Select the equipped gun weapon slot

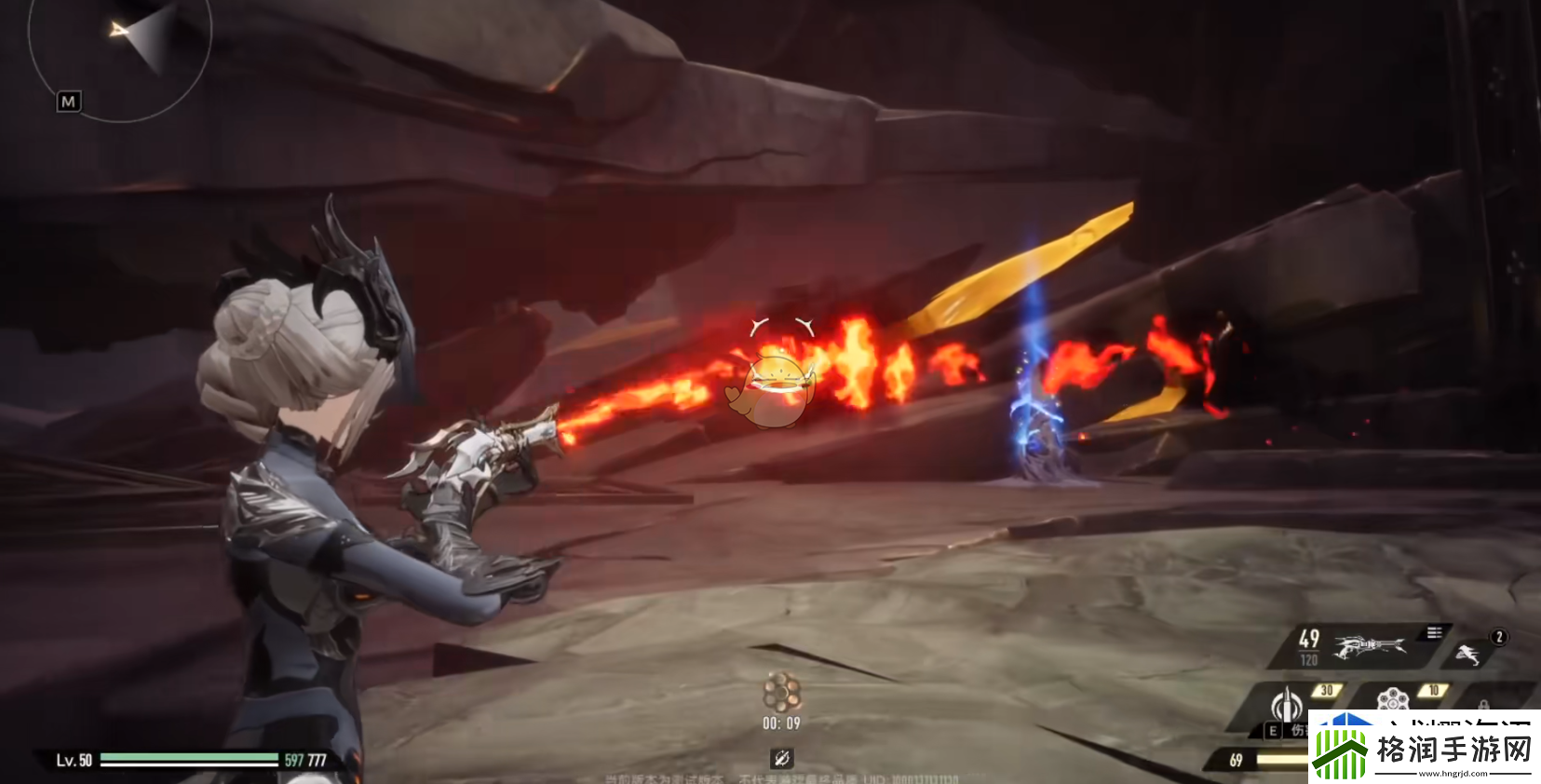pos(1369,646)
